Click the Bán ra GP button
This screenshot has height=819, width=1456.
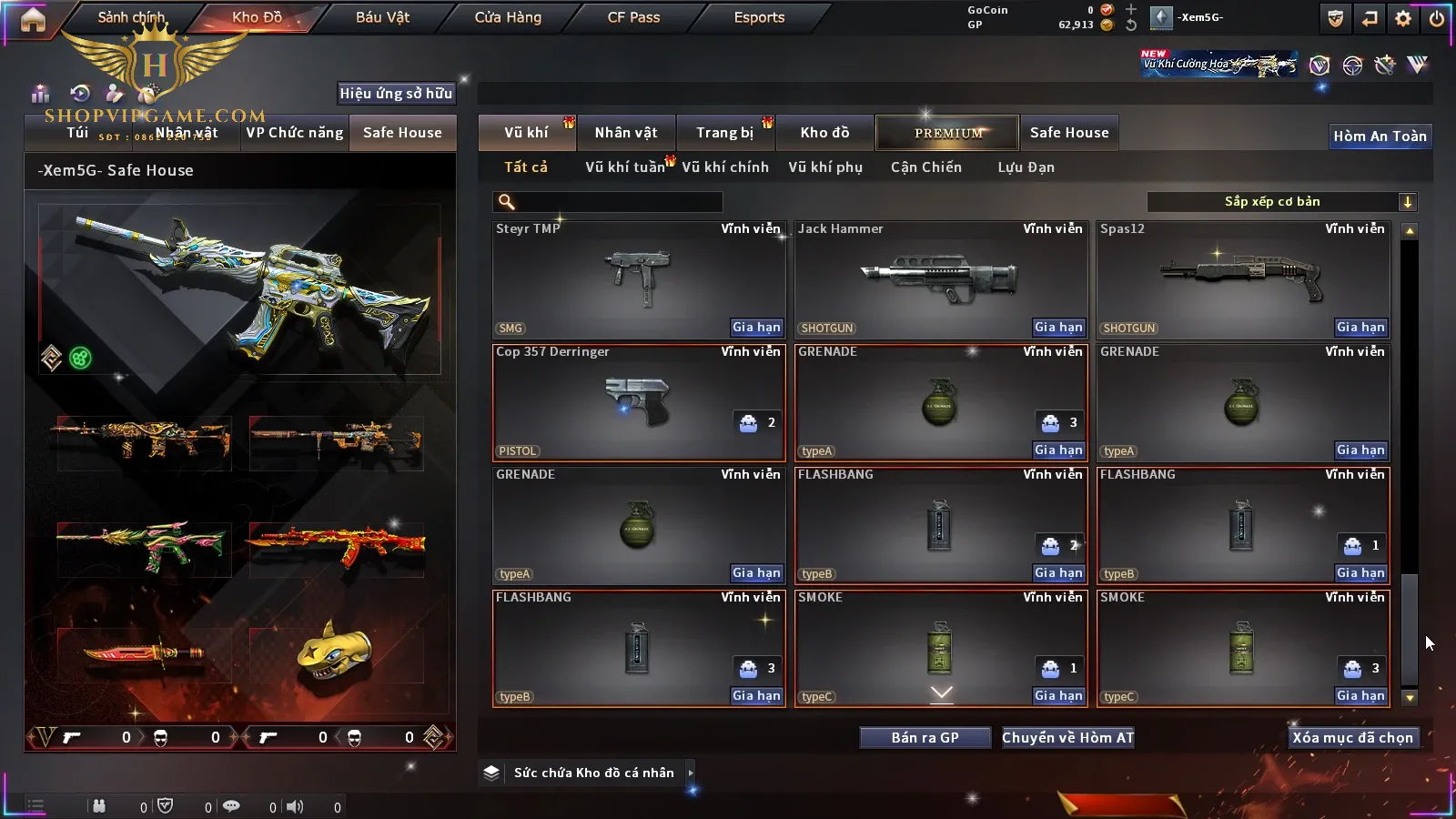pos(925,738)
